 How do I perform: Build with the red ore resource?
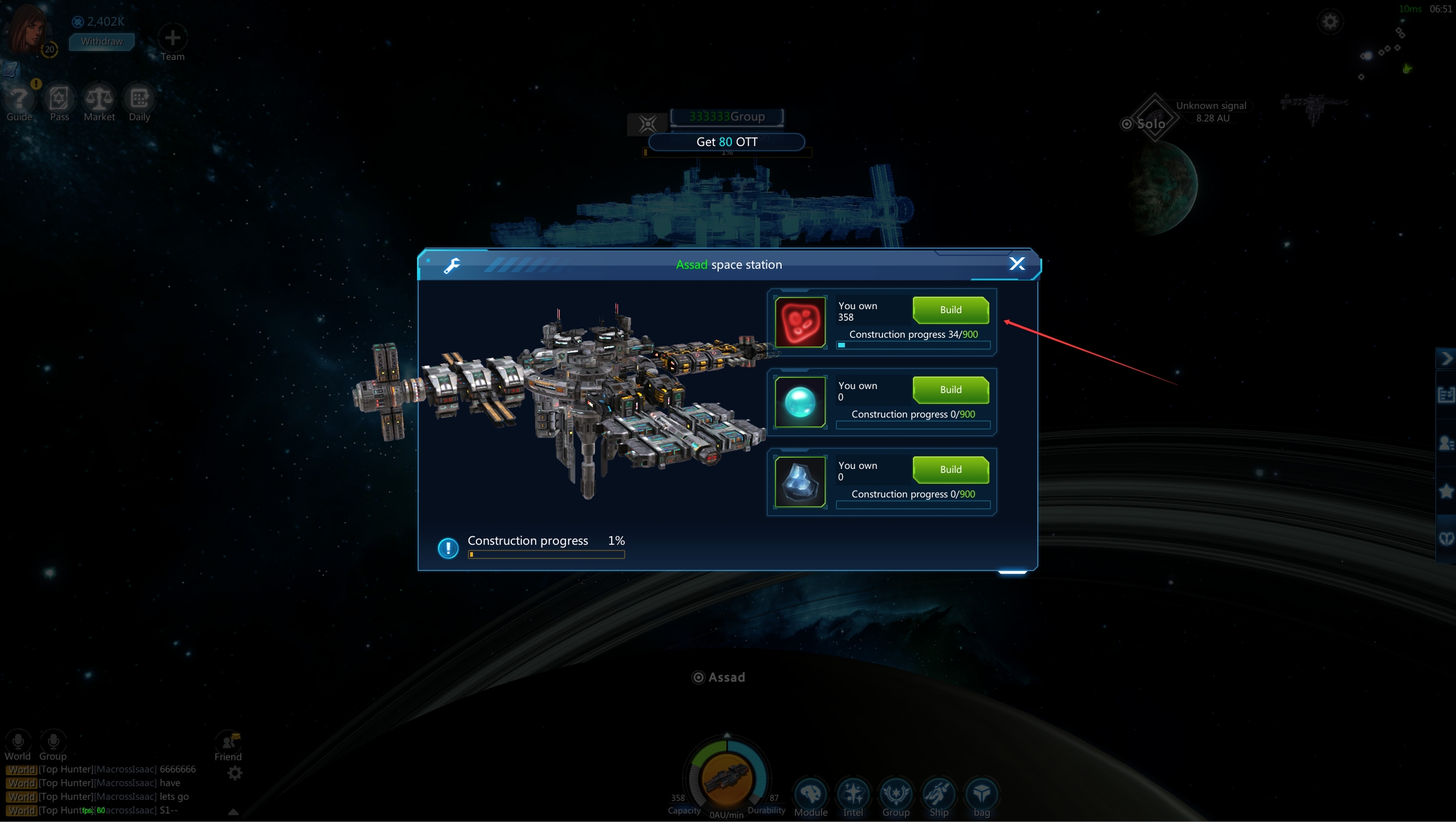point(950,310)
